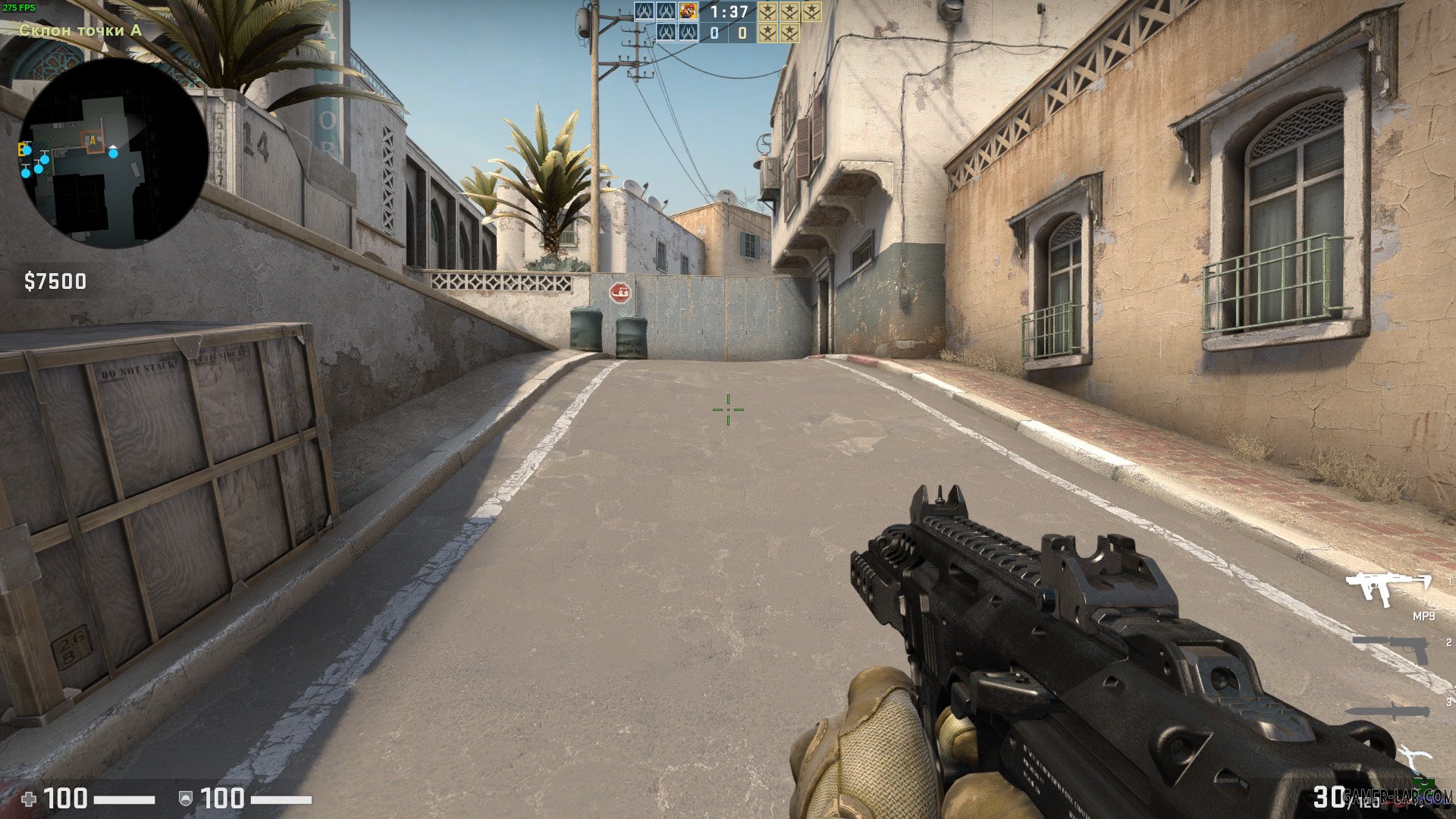This screenshot has height=819, width=1456.
Task: Click the bombsite A marker on the radar
Action: [x=91, y=140]
